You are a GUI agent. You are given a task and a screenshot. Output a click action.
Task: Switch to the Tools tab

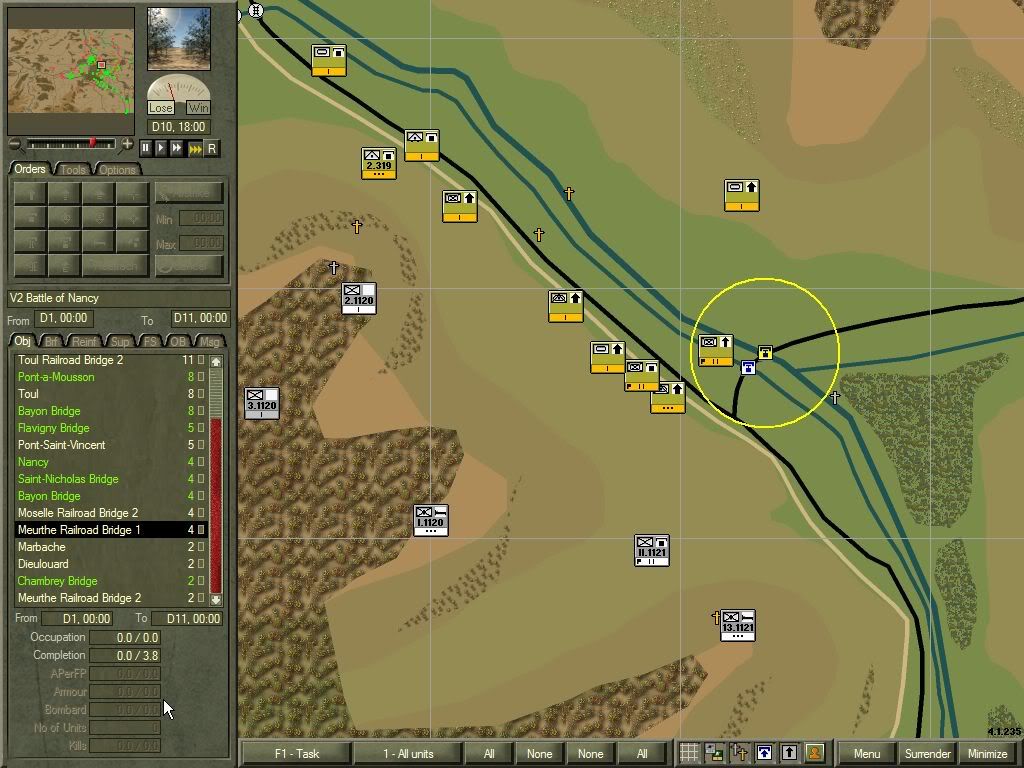click(x=73, y=170)
